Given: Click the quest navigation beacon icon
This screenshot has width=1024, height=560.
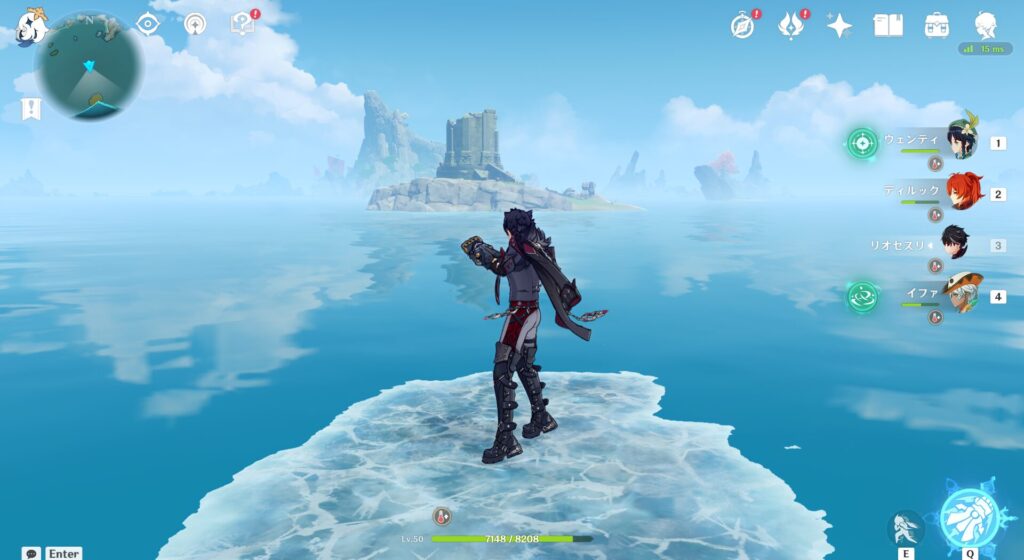Looking at the screenshot, I should pos(196,24).
